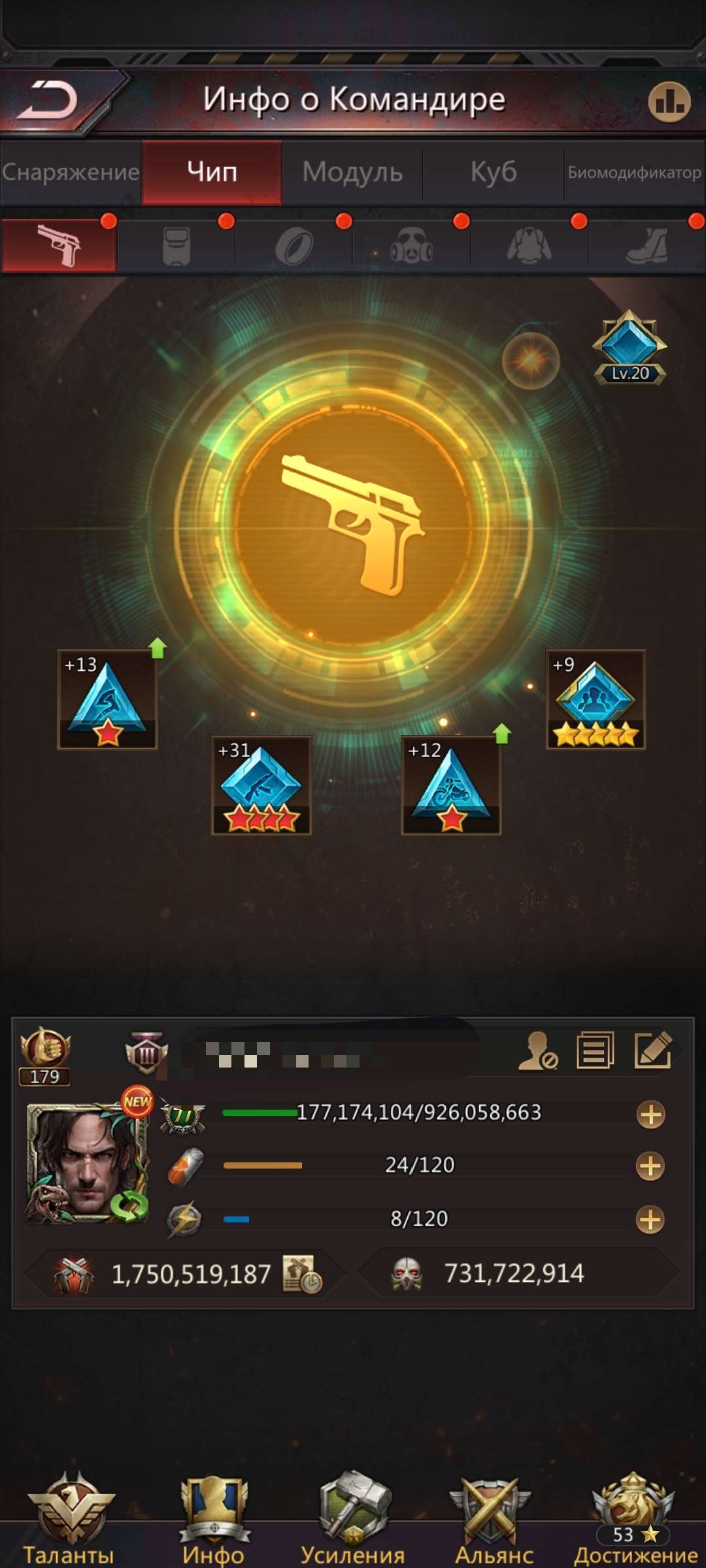Switch to the jacket equipment category
The height and width of the screenshot is (1568, 706).
pos(529,246)
